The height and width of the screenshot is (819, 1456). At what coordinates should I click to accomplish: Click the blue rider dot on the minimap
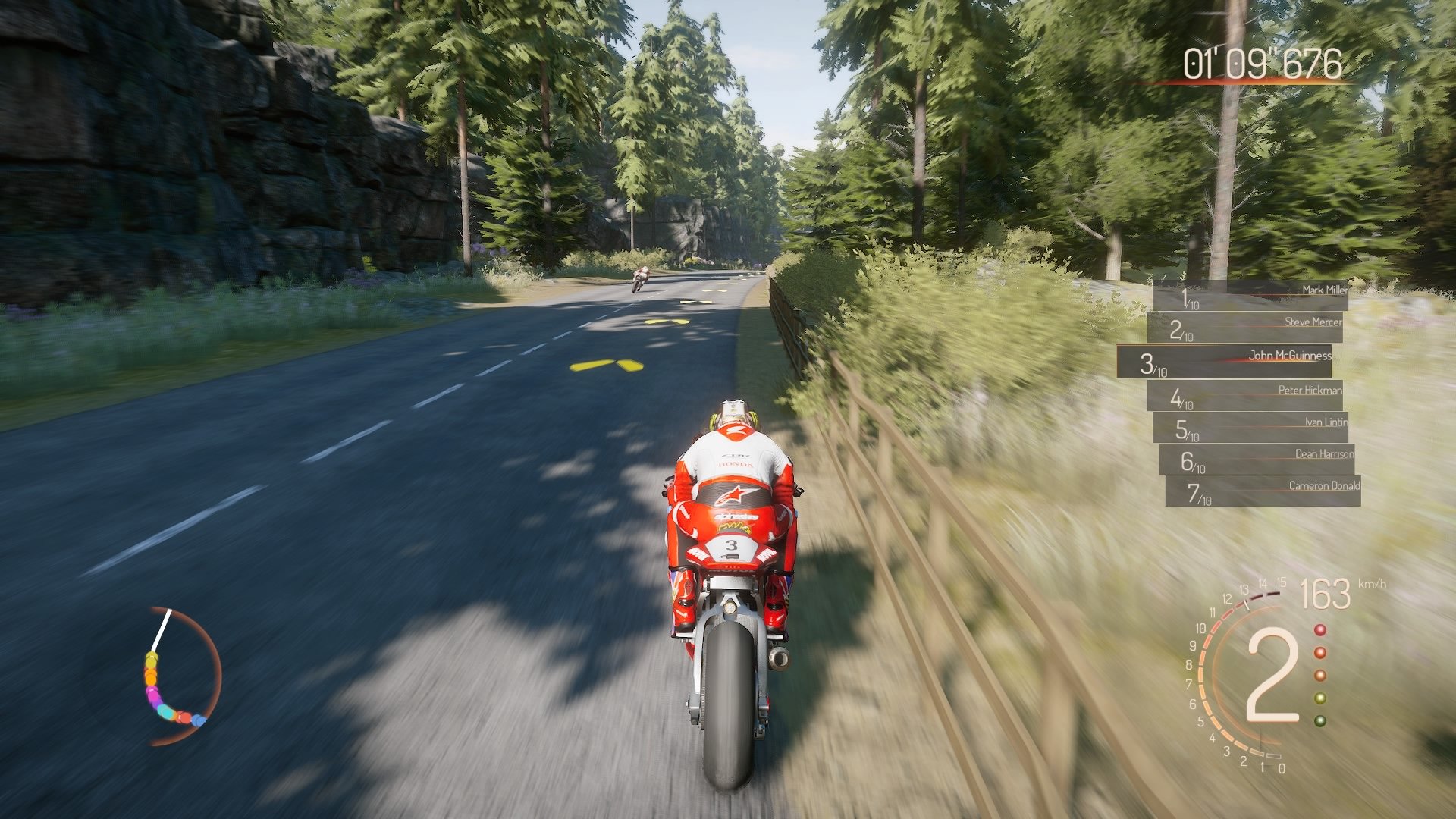198,720
